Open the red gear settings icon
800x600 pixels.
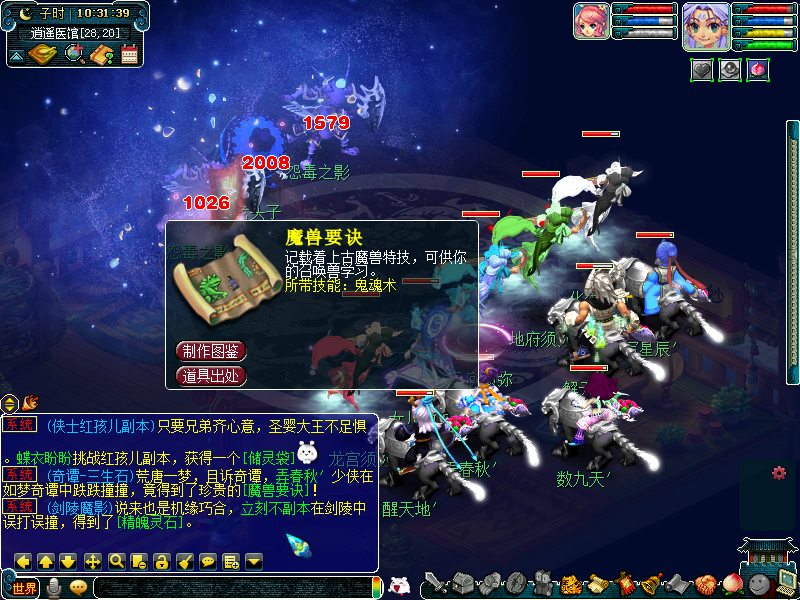(779, 473)
